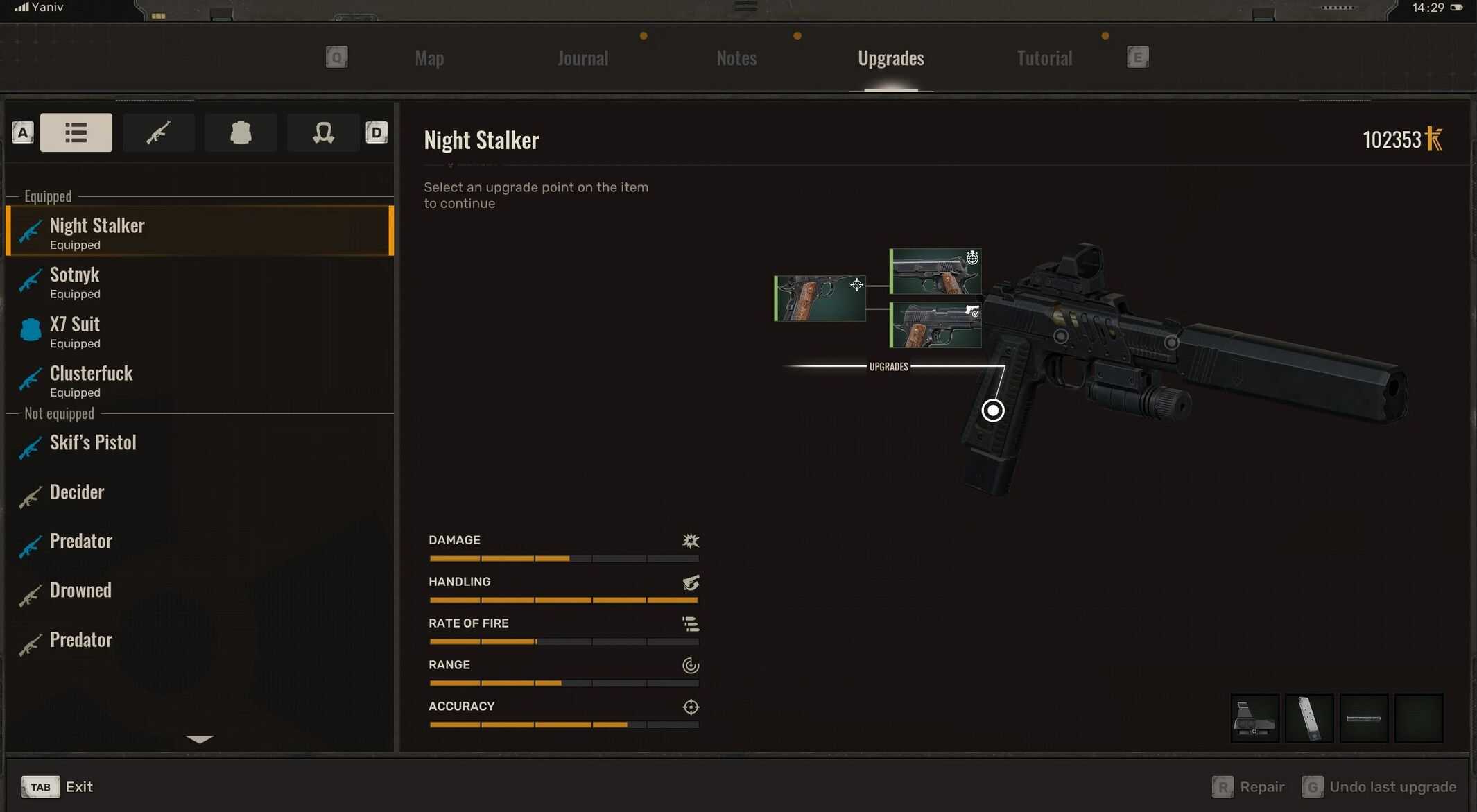Filter list by weapons rifle icon
Viewport: 1477px width, 812px height.
click(158, 132)
